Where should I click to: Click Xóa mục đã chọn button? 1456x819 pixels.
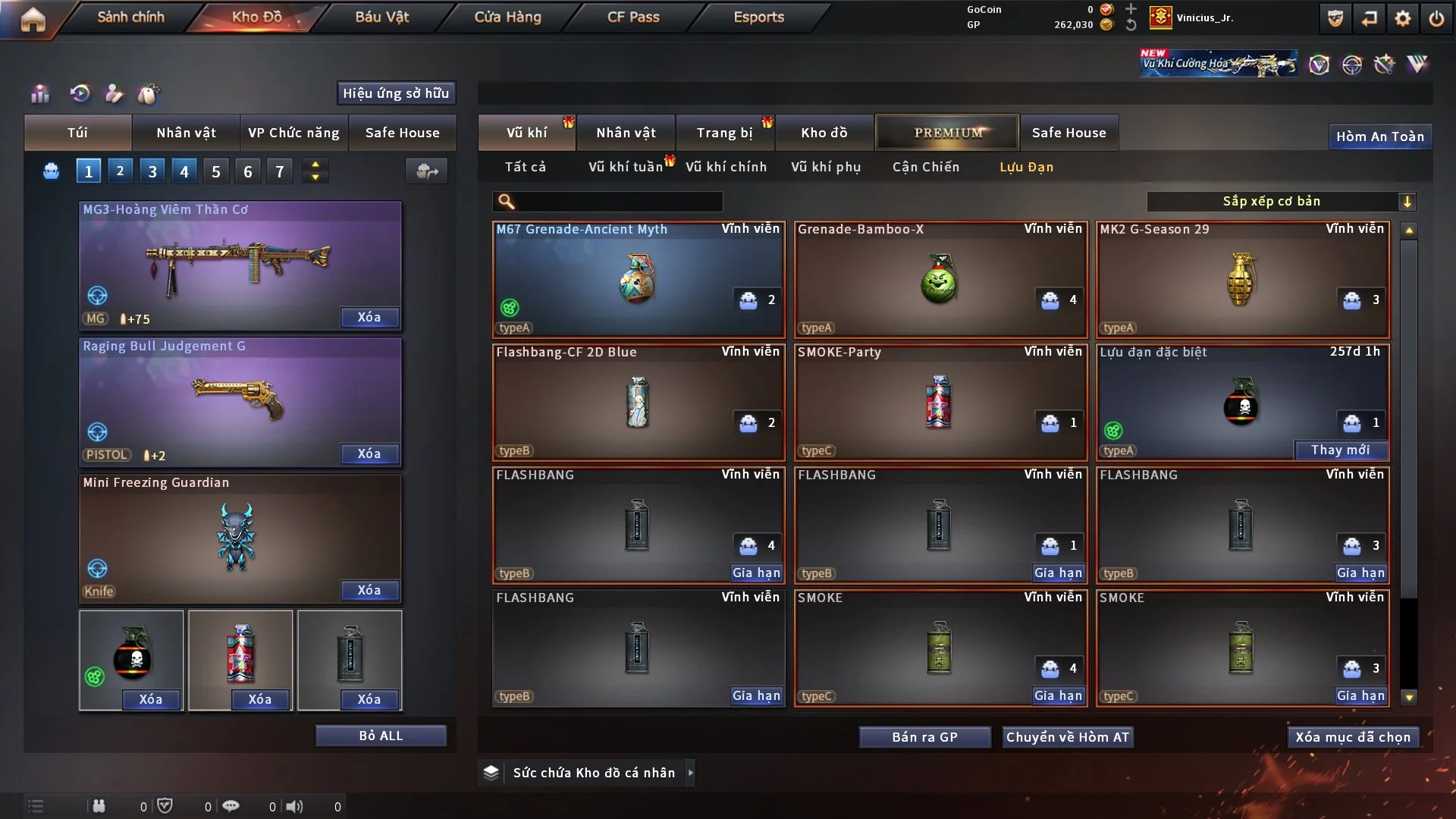(1353, 737)
